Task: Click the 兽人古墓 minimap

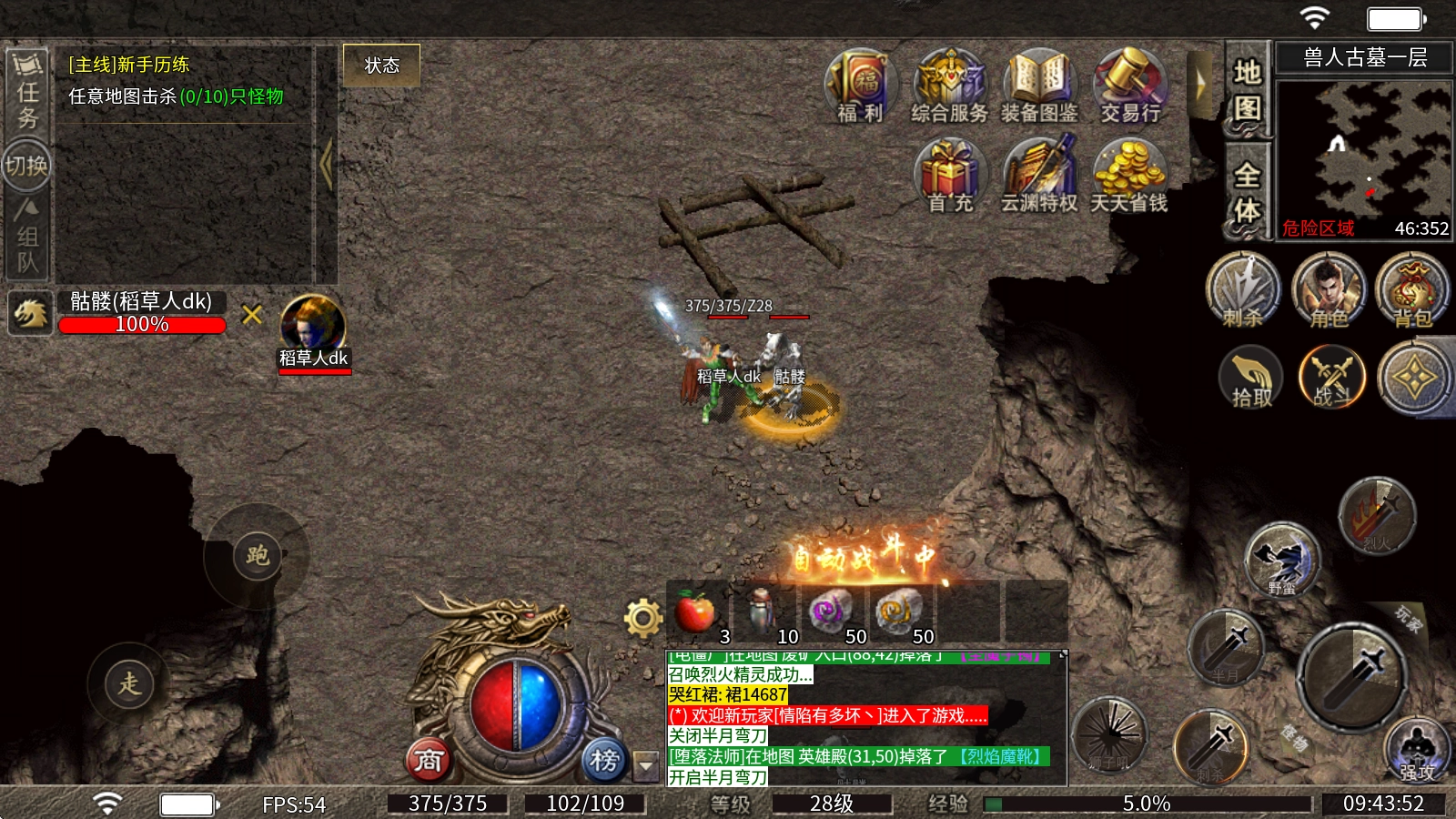Action: tap(1363, 150)
